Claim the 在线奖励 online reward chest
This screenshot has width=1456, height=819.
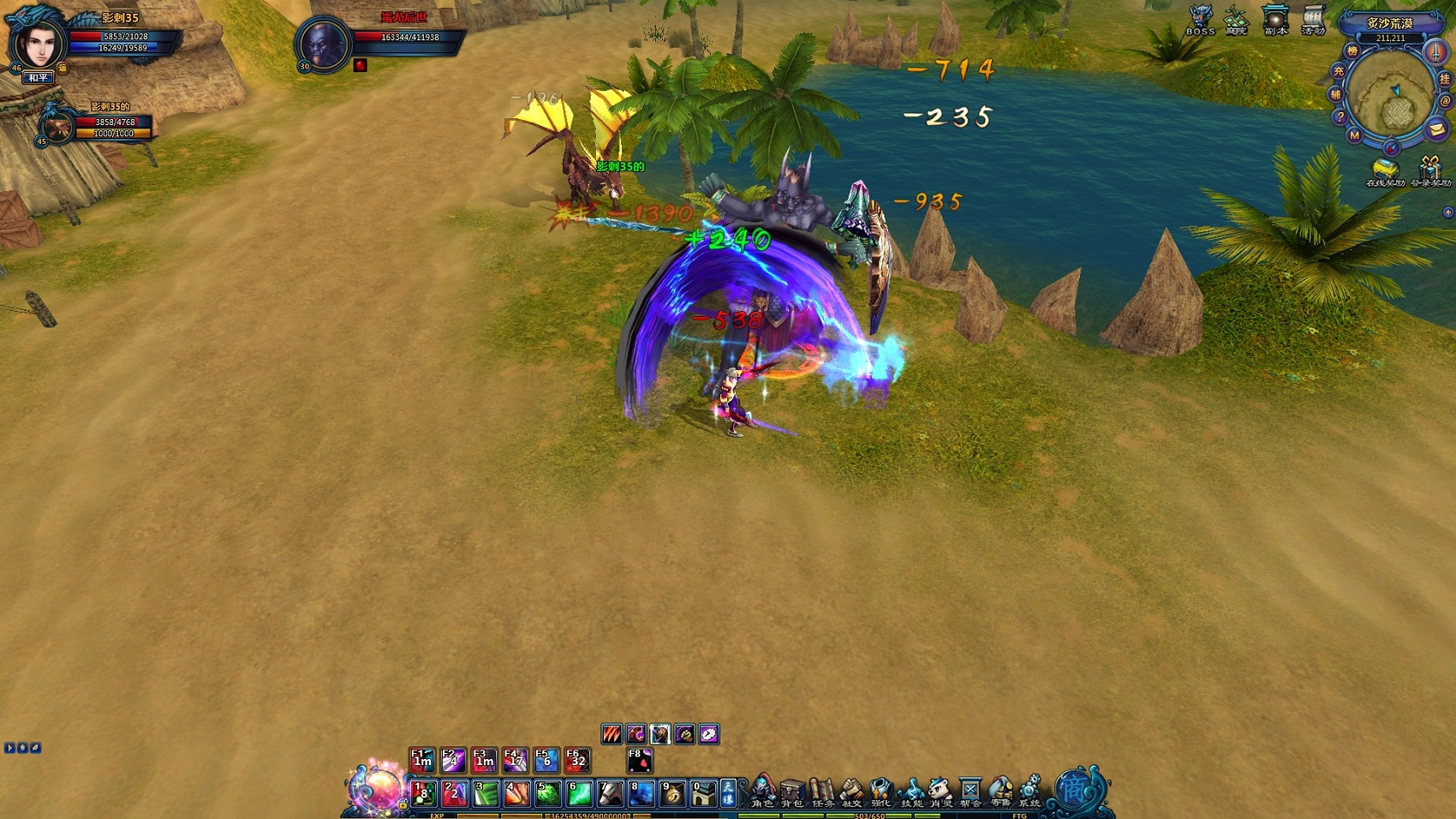click(x=1384, y=171)
